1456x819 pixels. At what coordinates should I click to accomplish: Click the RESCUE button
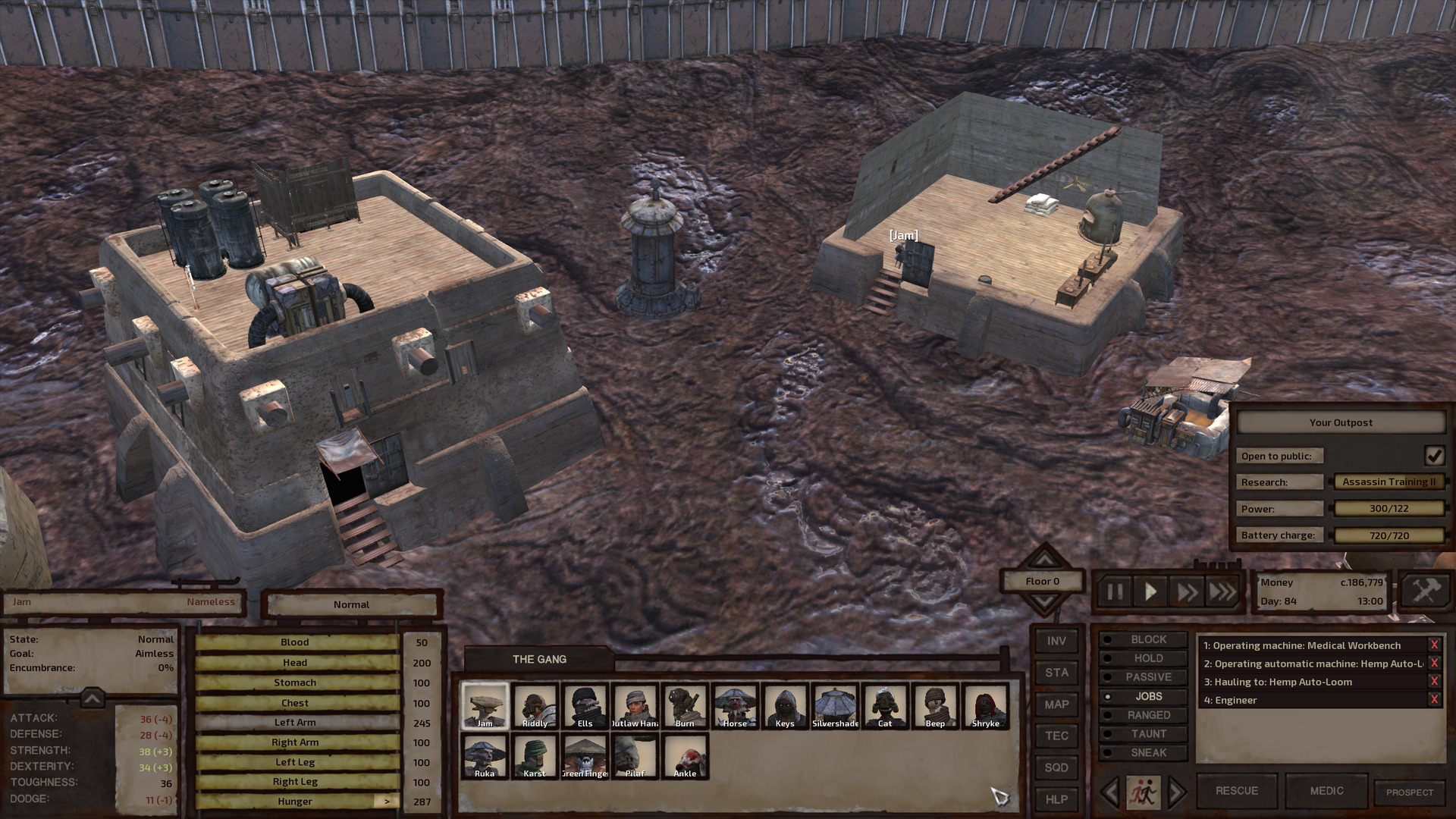click(x=1236, y=790)
